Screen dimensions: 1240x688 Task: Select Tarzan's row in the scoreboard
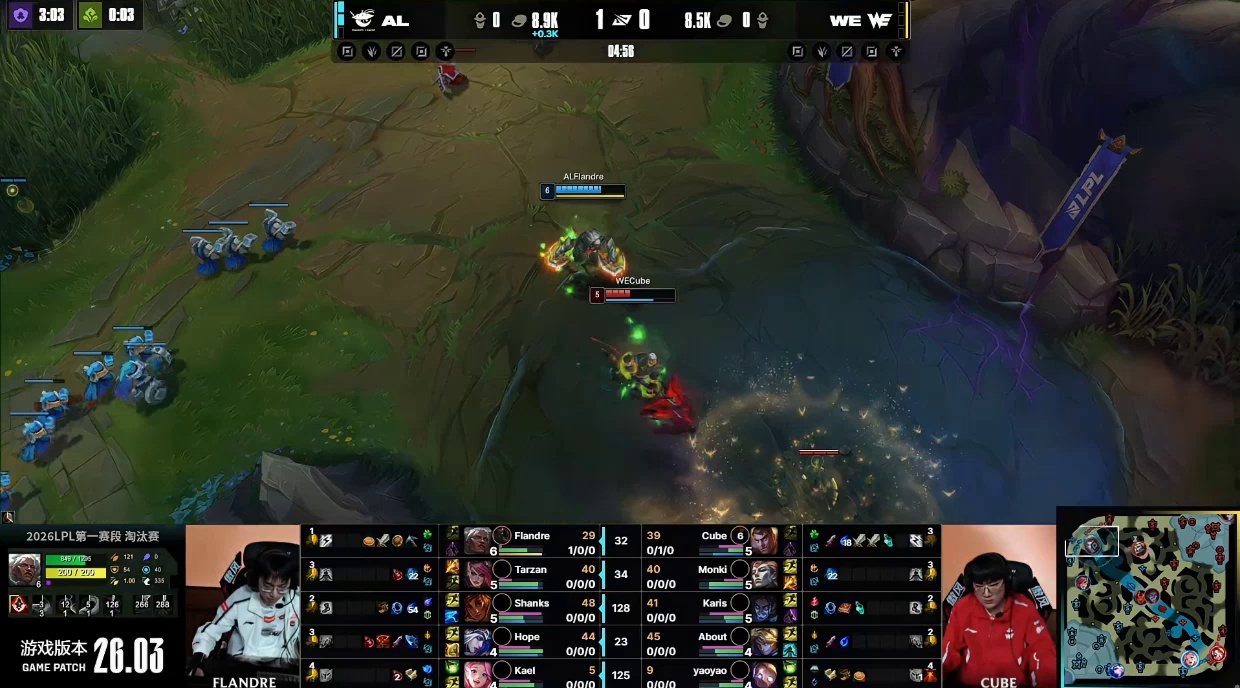tap(530, 575)
